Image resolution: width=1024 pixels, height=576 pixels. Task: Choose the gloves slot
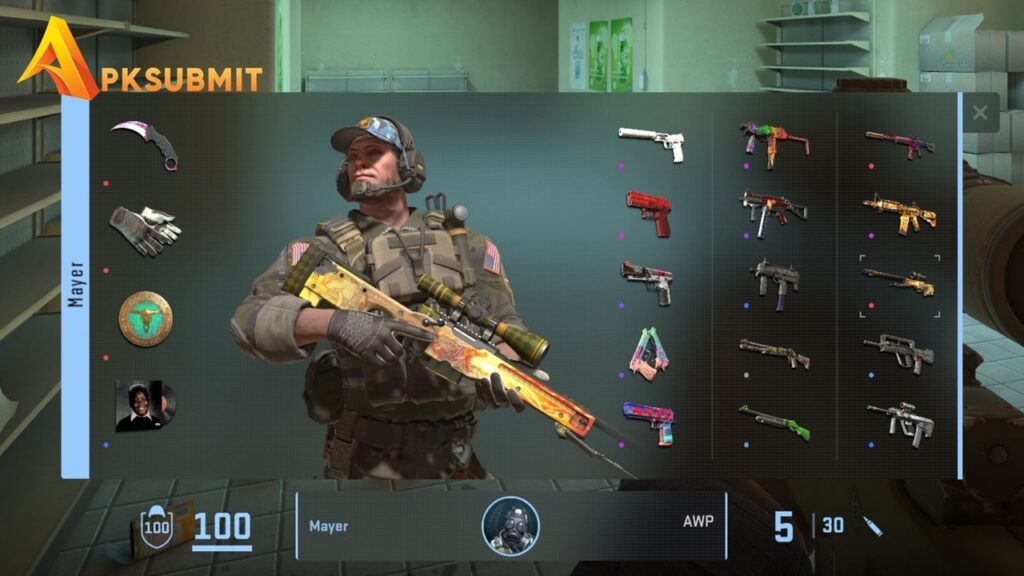[145, 230]
